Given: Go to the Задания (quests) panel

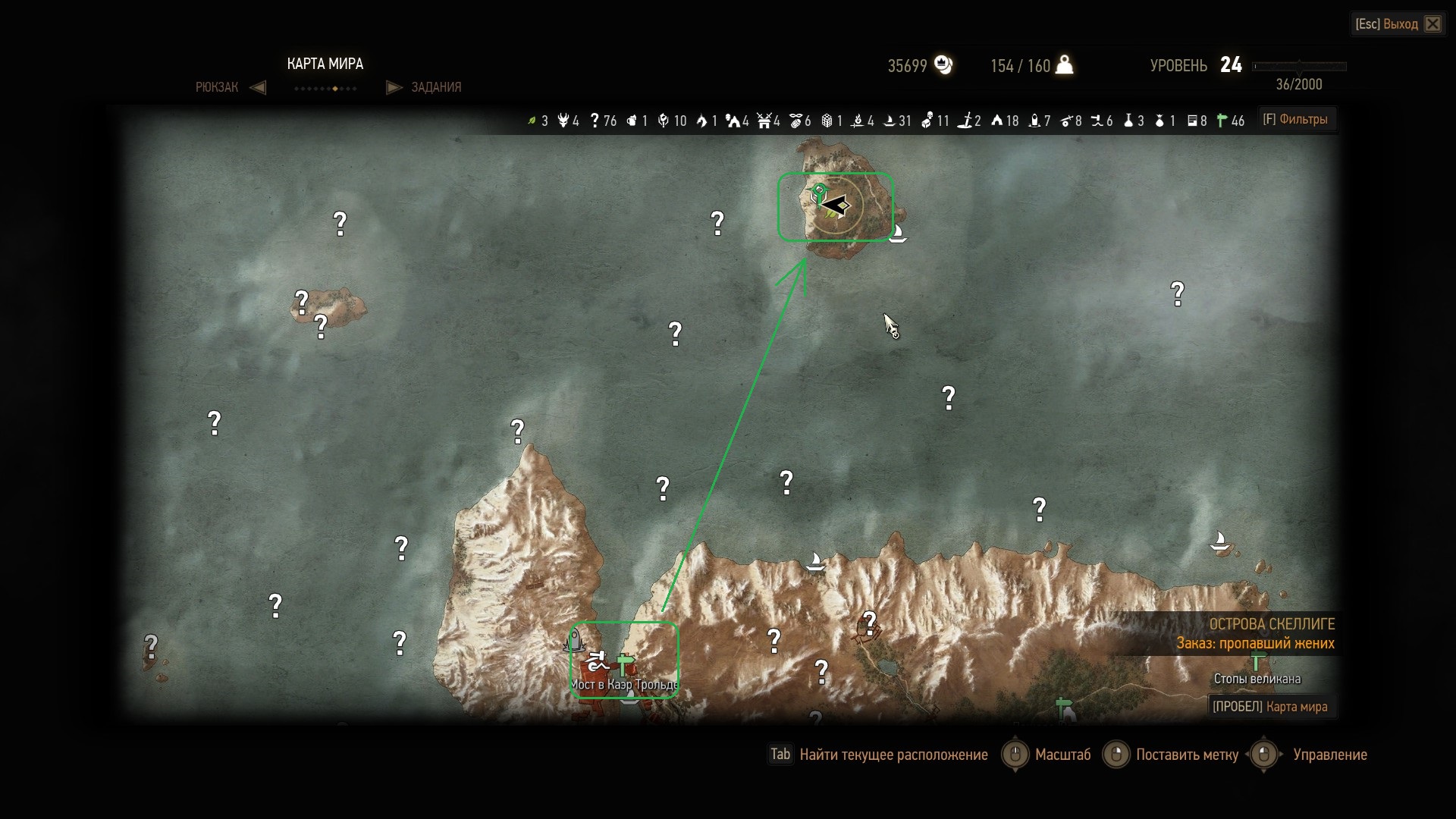Looking at the screenshot, I should (436, 87).
